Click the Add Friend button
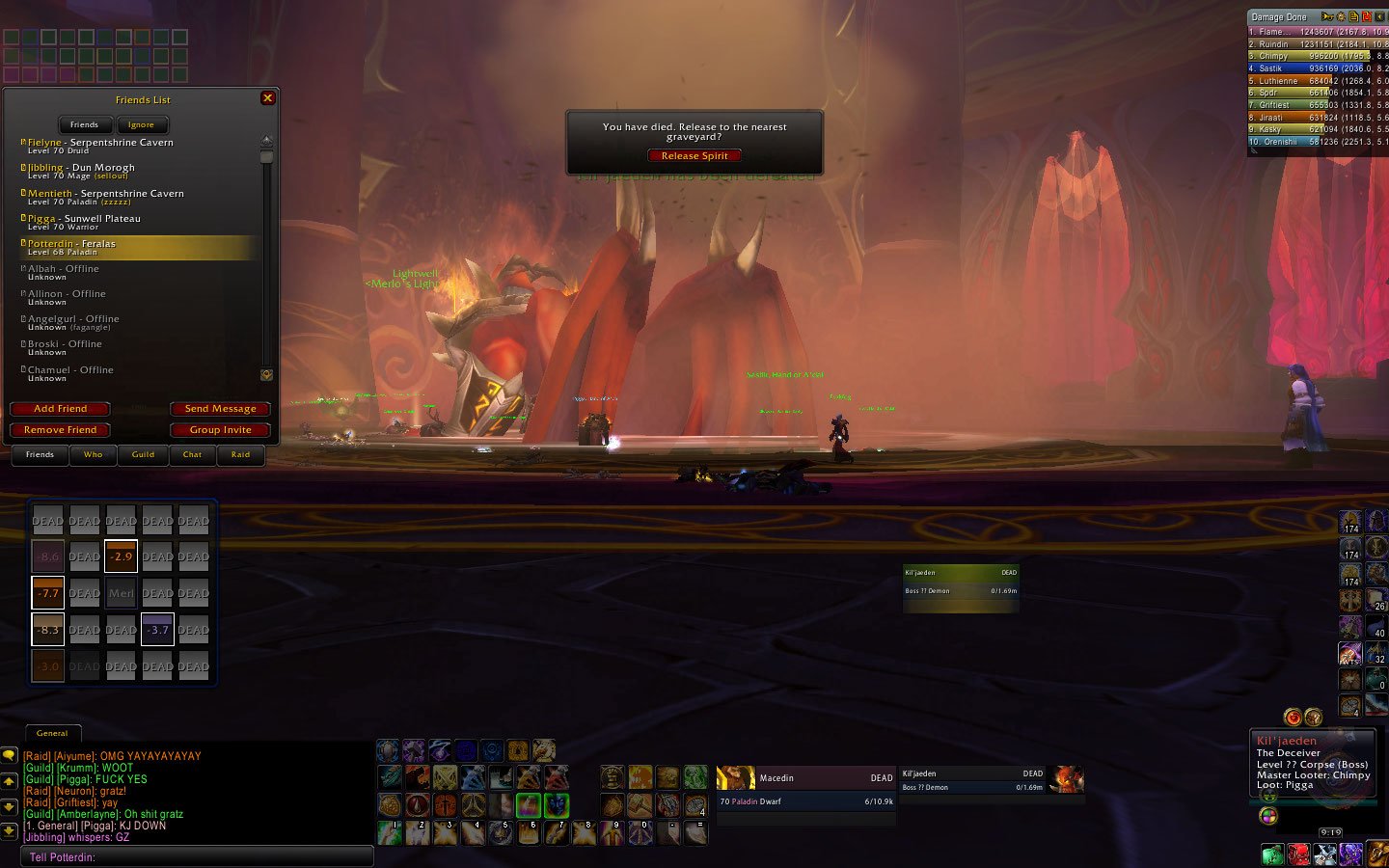This screenshot has width=1389, height=868. [60, 409]
